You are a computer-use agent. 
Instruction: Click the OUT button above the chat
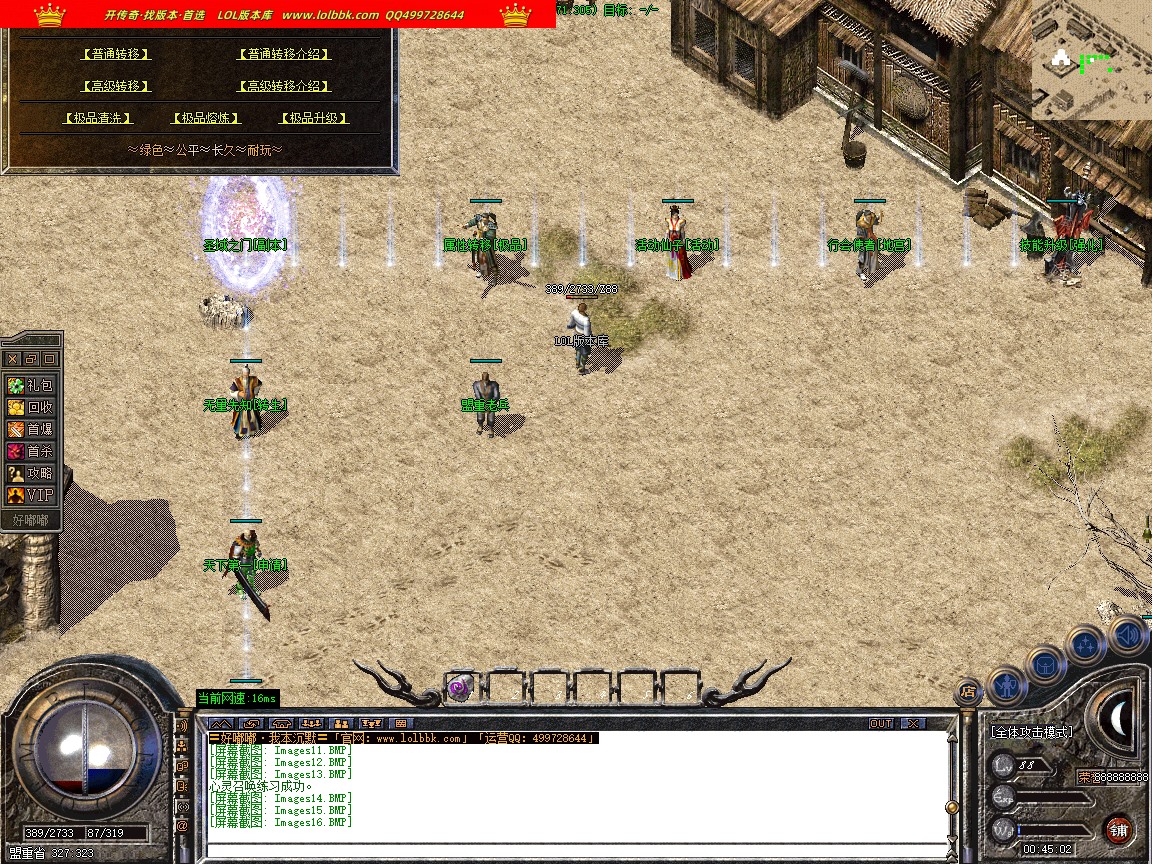[880, 723]
